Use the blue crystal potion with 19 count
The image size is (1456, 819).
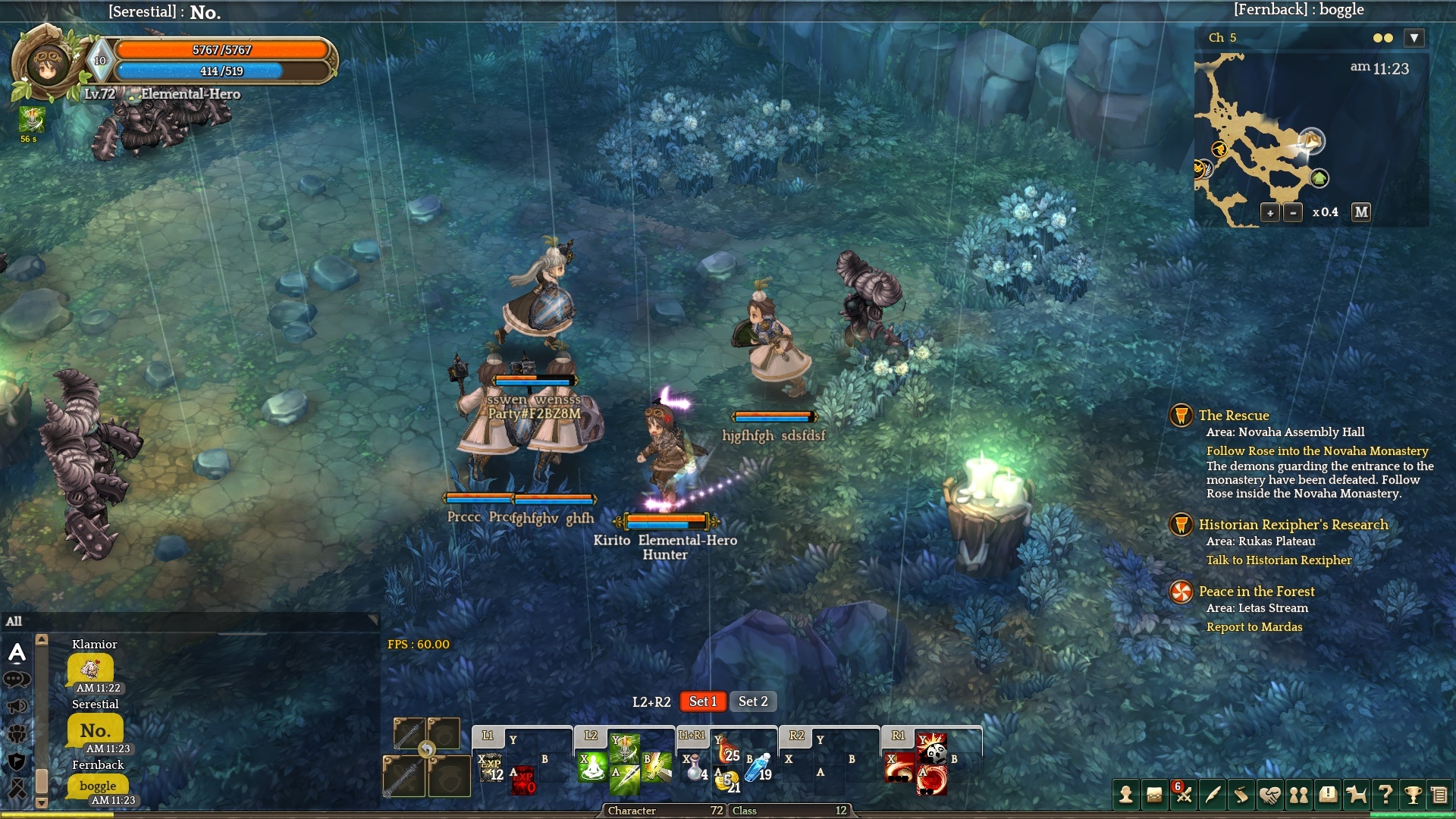(x=758, y=767)
